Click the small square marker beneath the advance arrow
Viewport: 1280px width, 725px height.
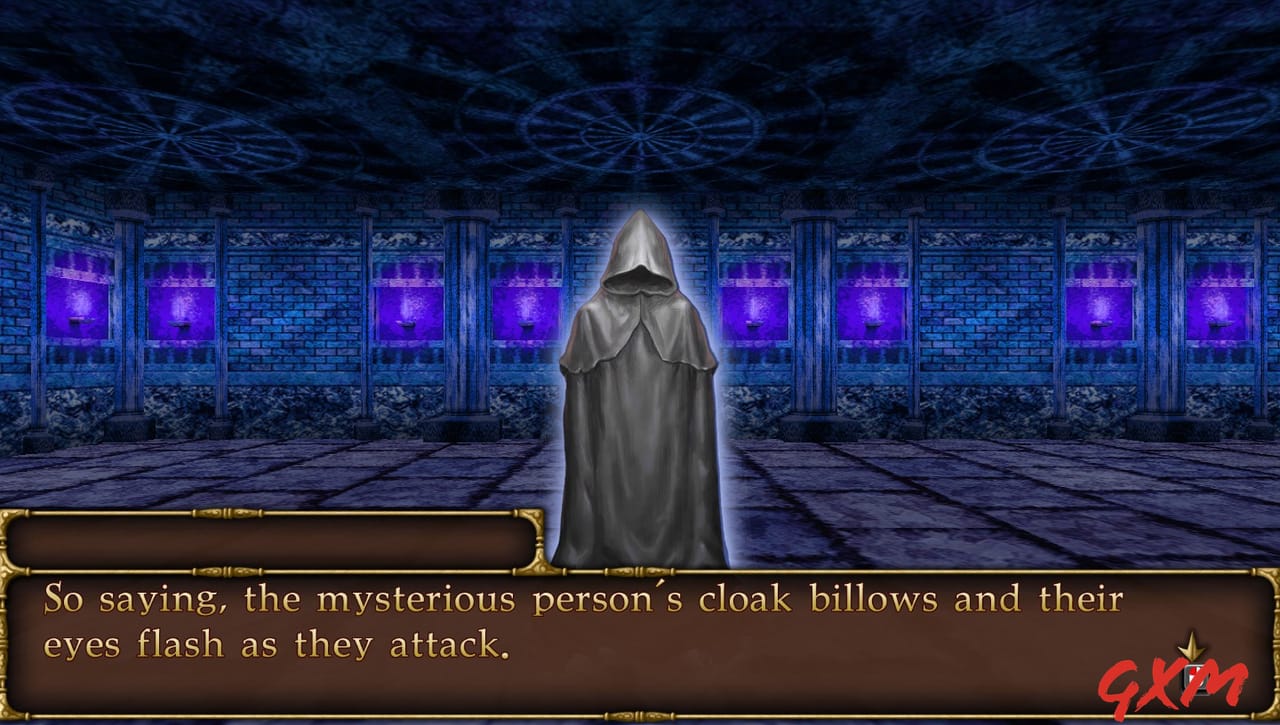[1196, 675]
